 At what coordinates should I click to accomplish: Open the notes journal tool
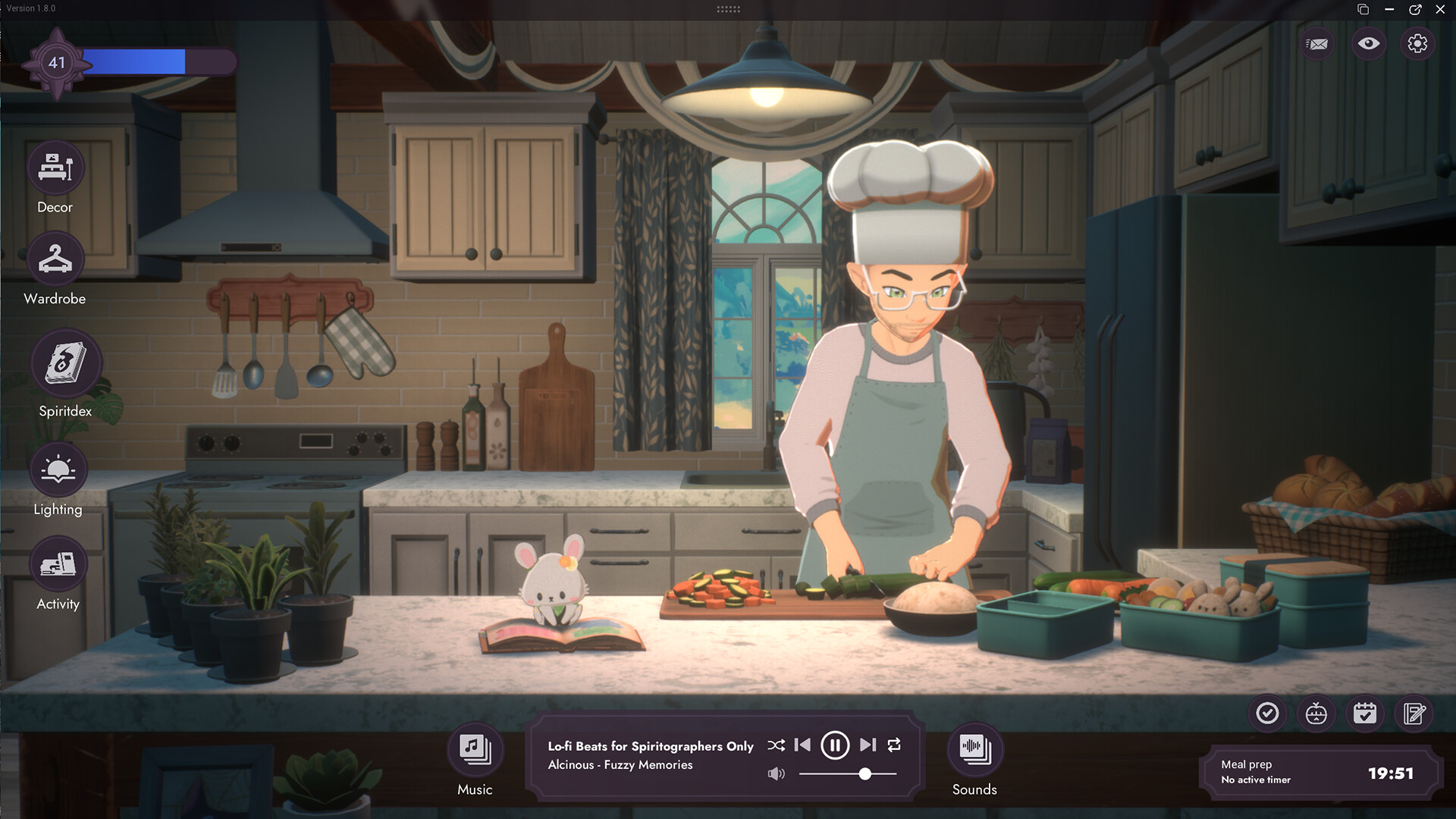1414,714
